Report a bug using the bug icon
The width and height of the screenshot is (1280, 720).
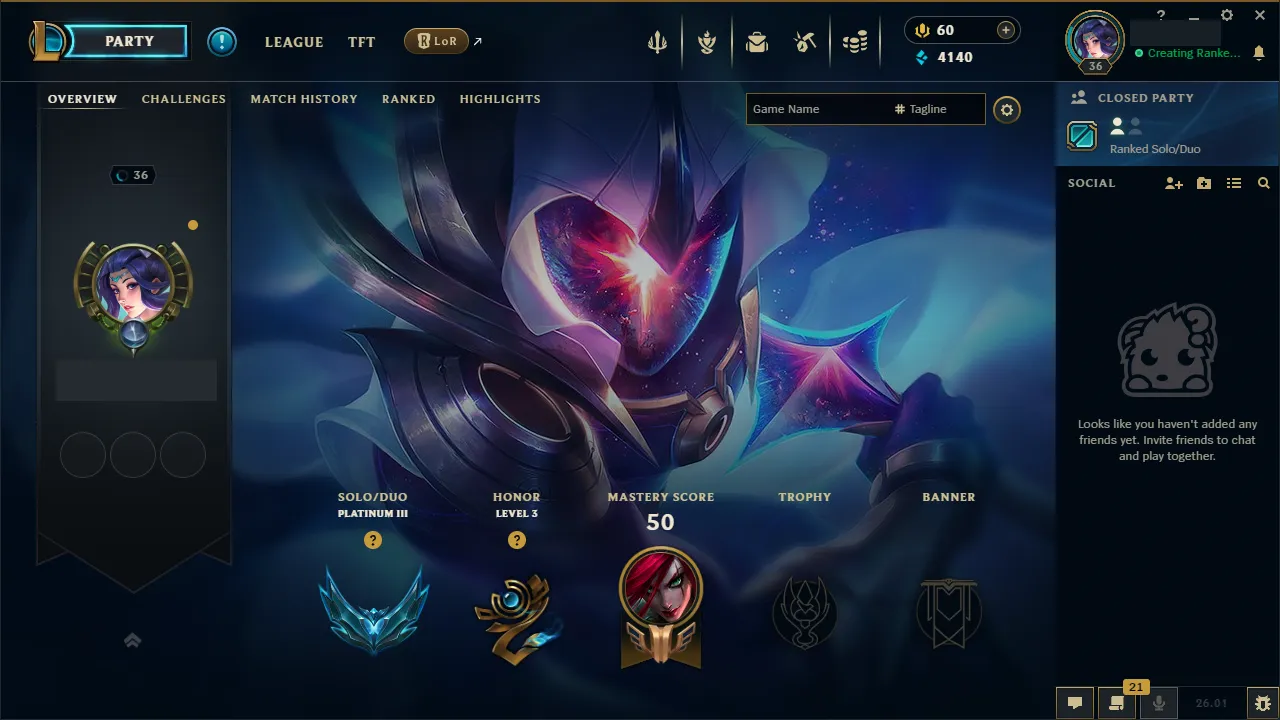[1263, 703]
